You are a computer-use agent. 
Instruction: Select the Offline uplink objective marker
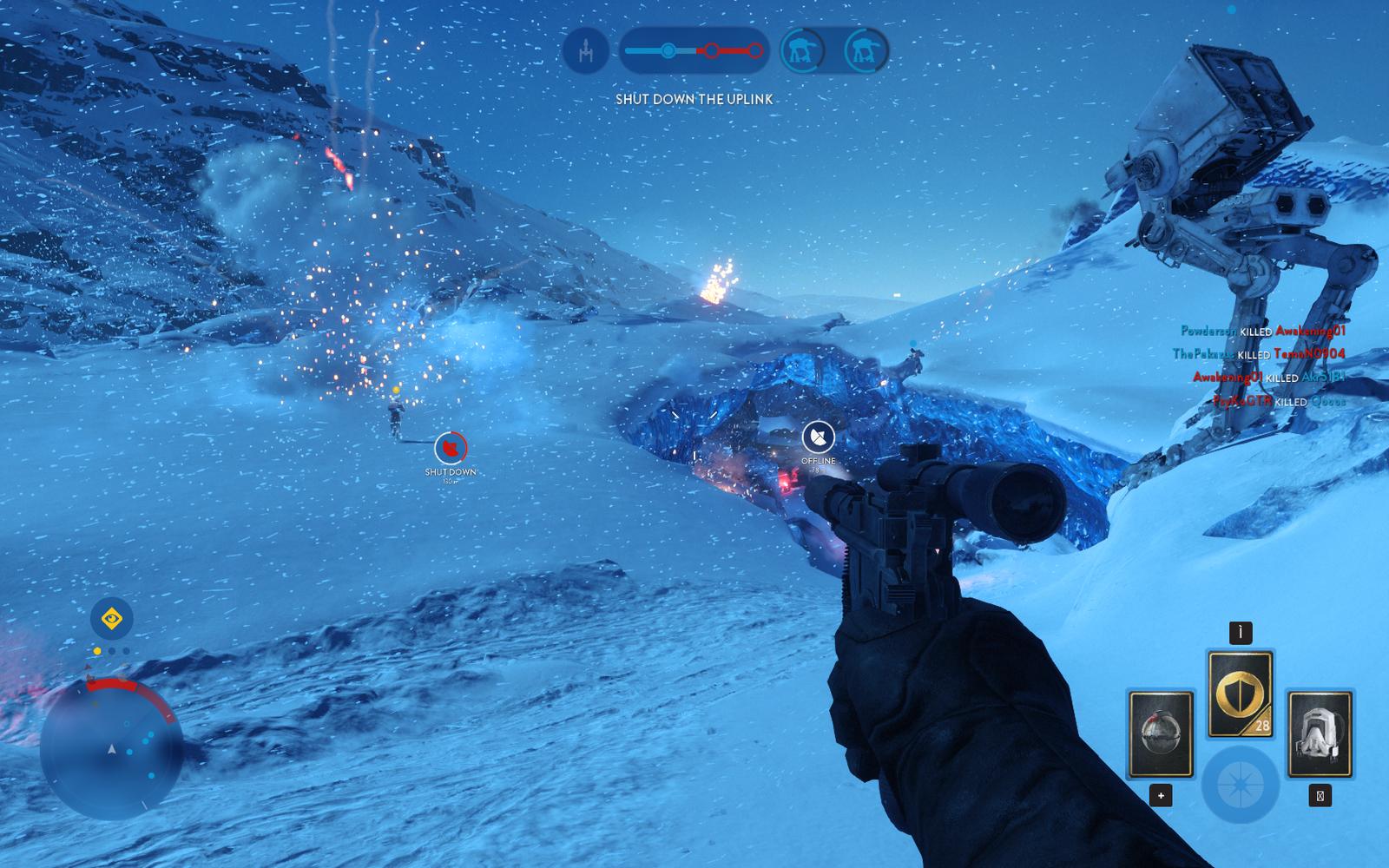click(x=818, y=437)
